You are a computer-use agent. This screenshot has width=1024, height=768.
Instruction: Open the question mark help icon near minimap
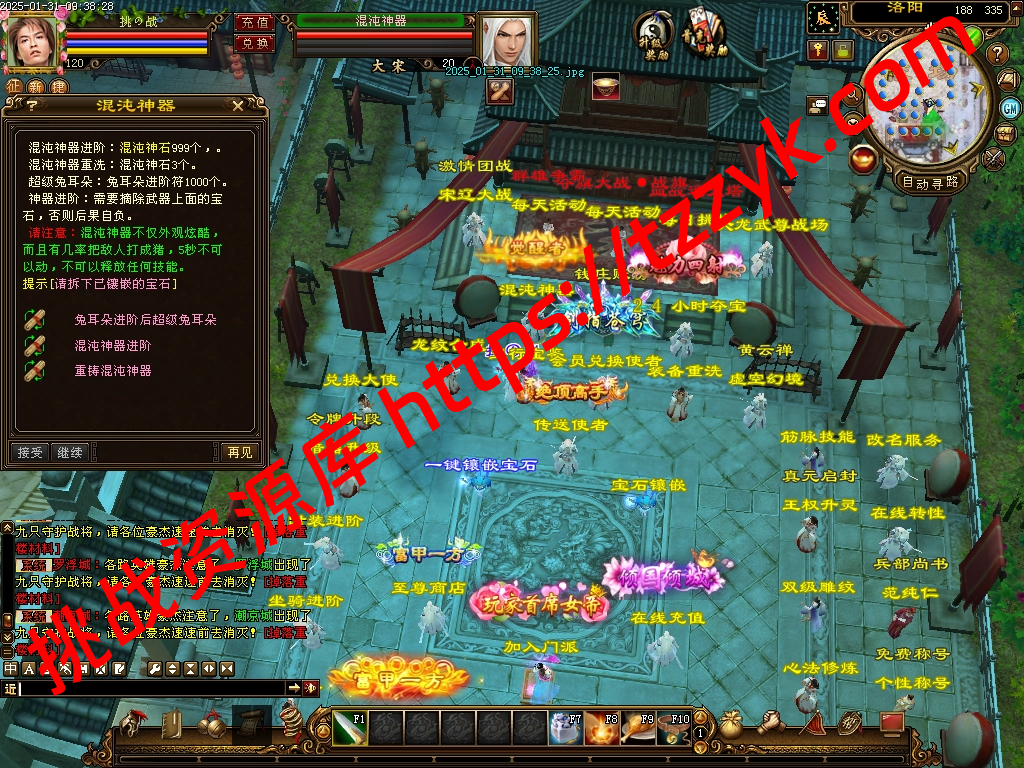996,53
